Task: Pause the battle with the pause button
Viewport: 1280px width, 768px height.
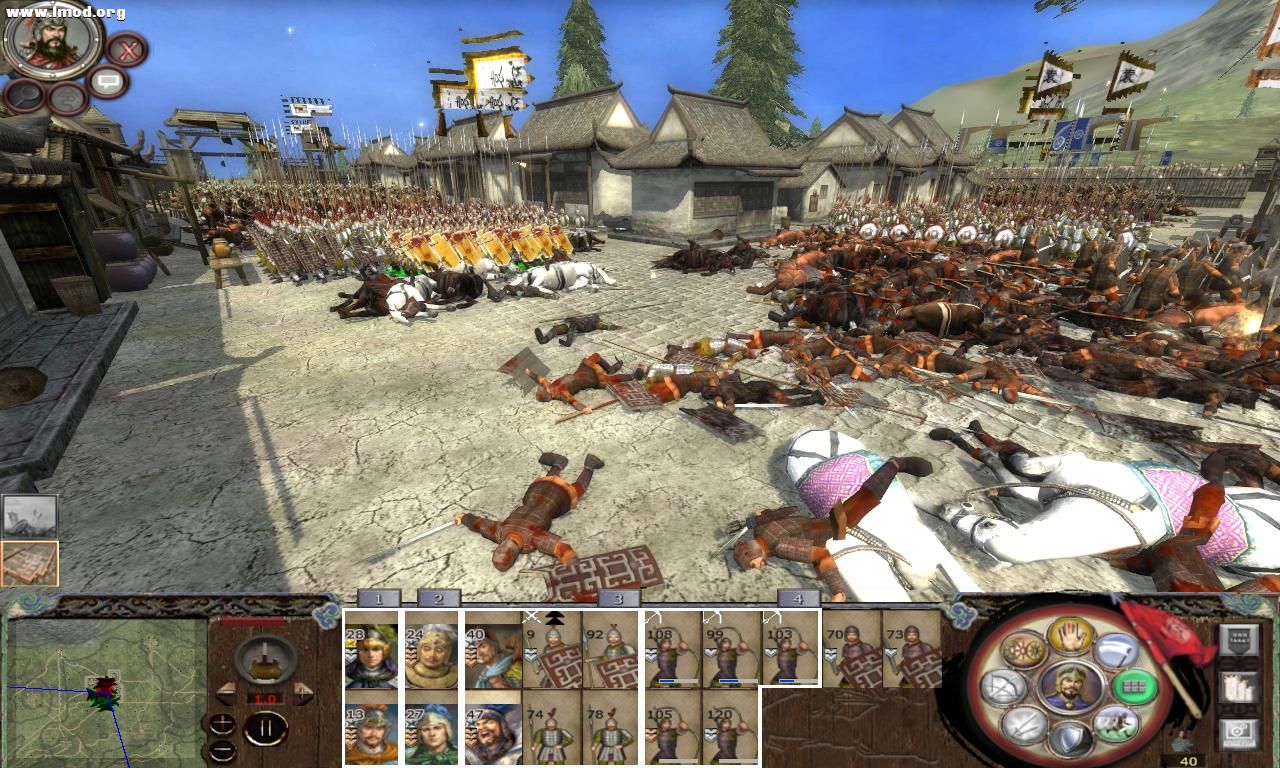Action: pos(268,727)
